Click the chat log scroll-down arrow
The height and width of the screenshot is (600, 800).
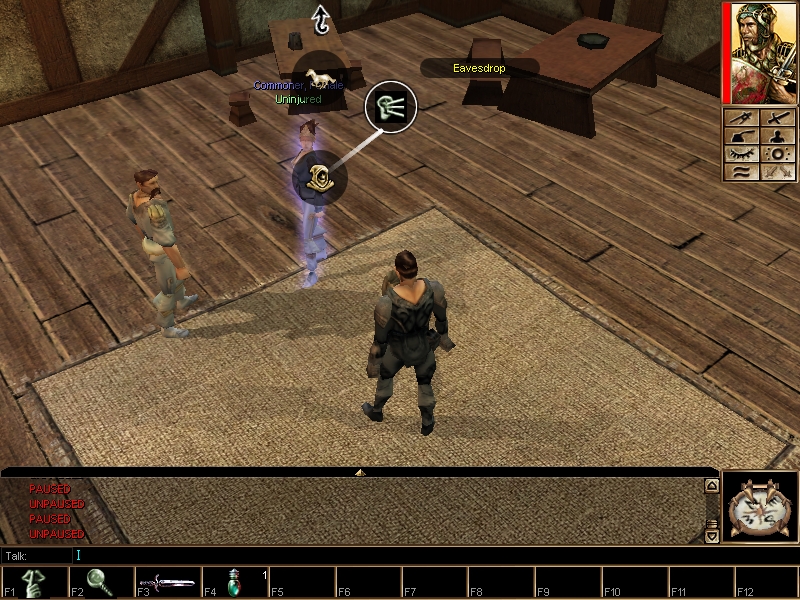point(712,536)
